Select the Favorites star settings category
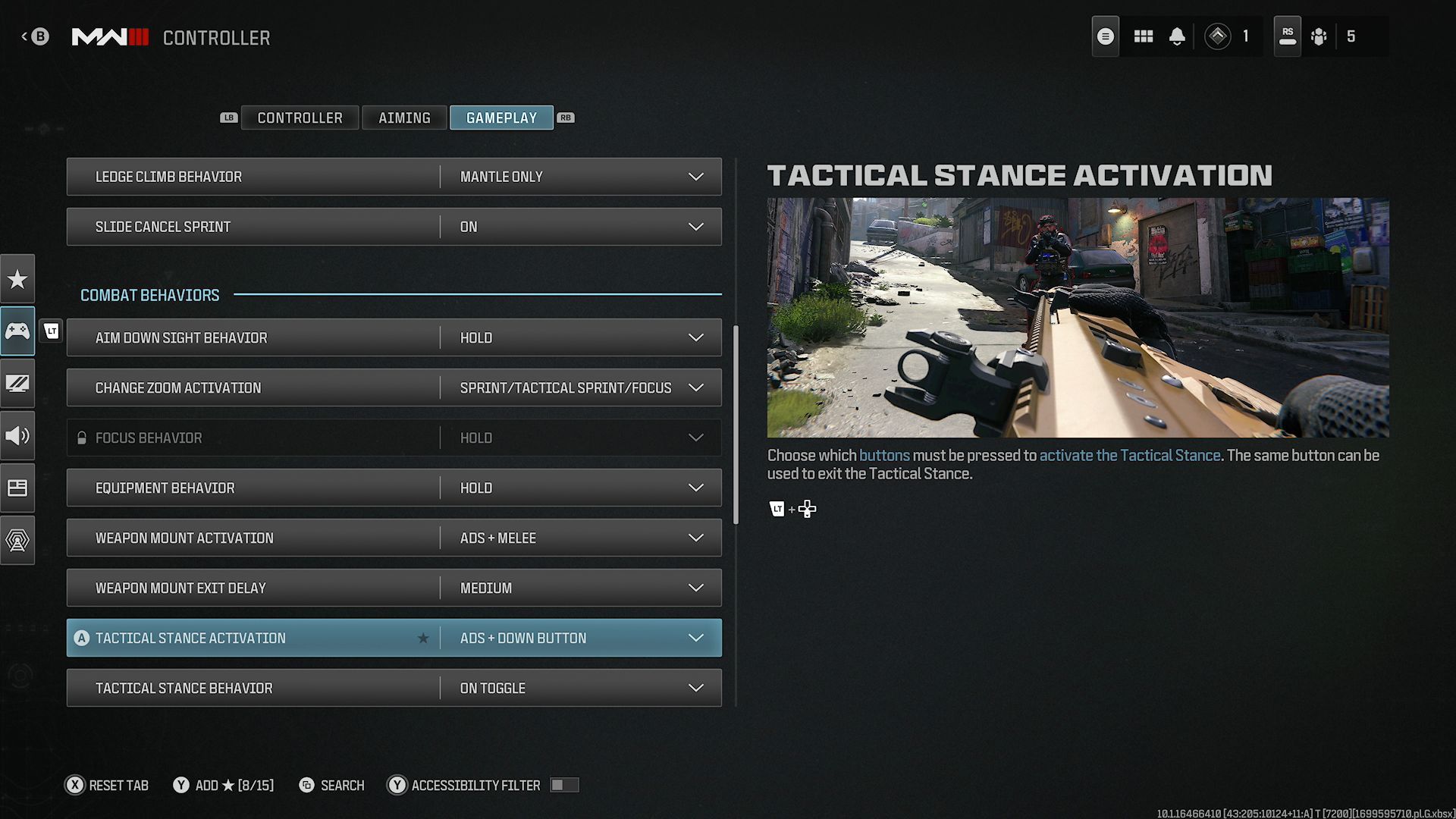 pos(17,278)
